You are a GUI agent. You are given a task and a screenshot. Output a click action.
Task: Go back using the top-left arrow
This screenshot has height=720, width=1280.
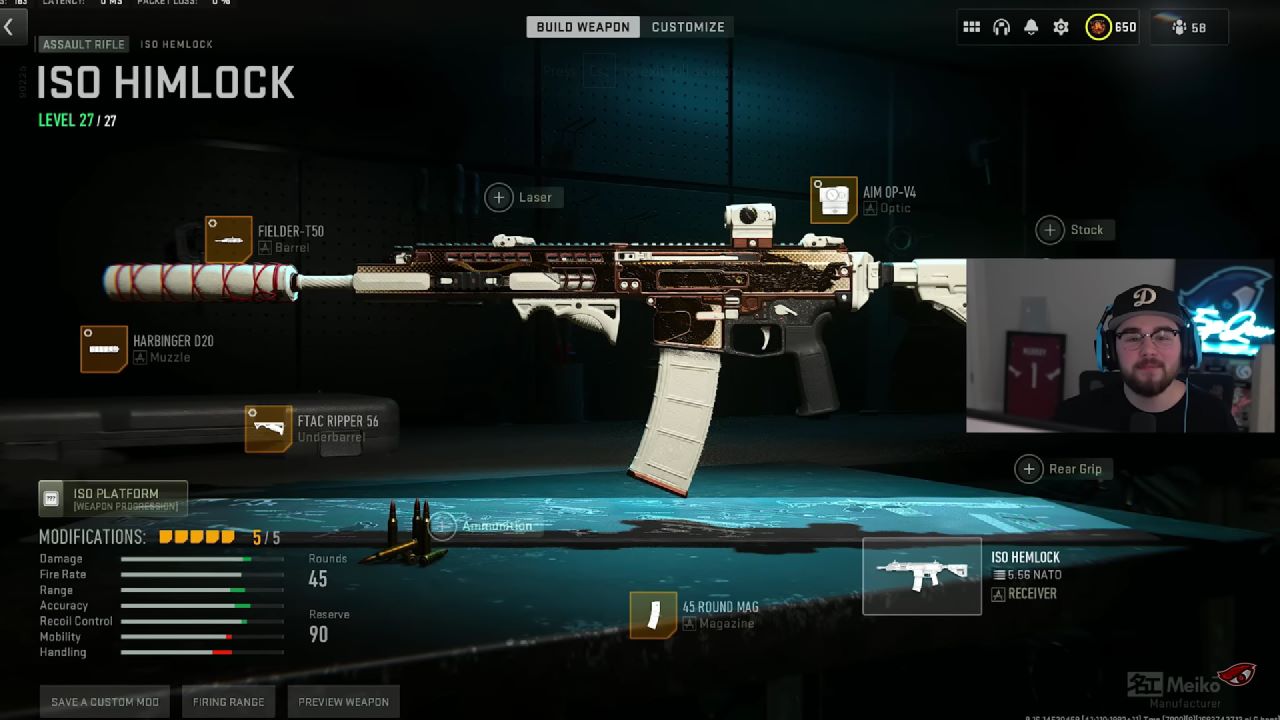[9, 27]
